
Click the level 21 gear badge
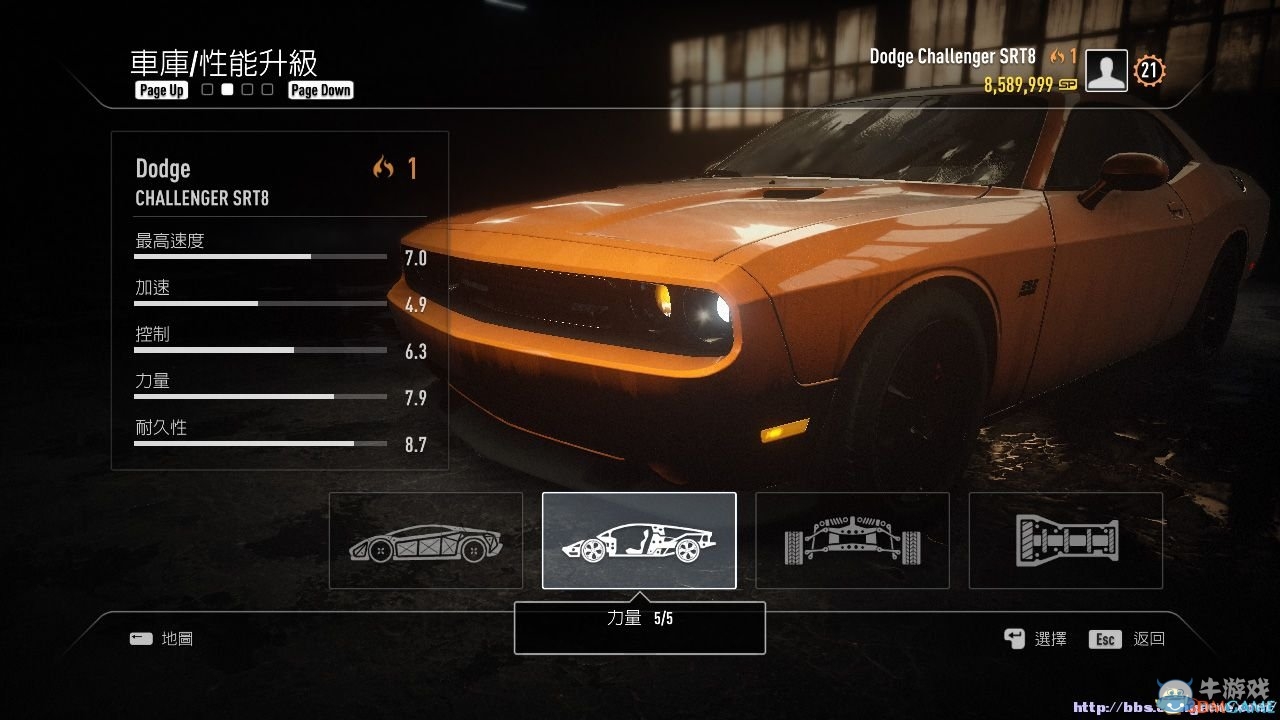[x=1148, y=70]
